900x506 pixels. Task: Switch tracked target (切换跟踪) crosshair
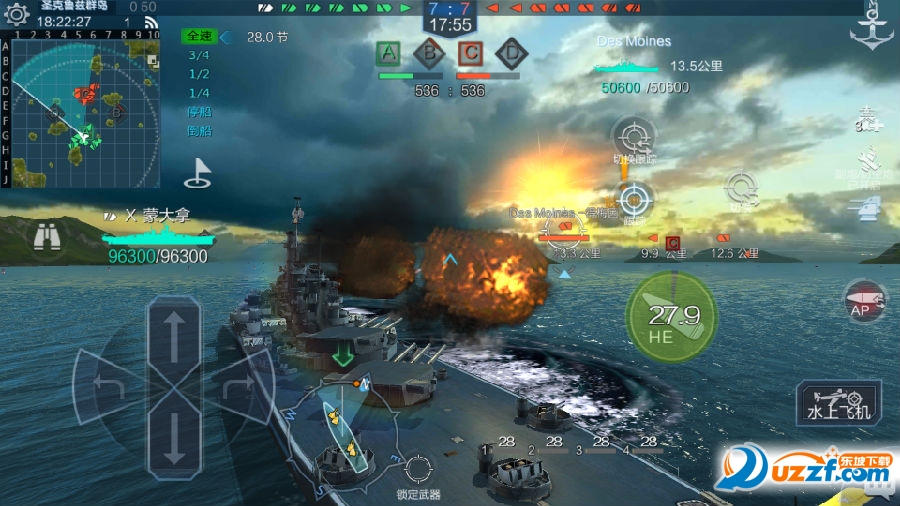[x=634, y=137]
